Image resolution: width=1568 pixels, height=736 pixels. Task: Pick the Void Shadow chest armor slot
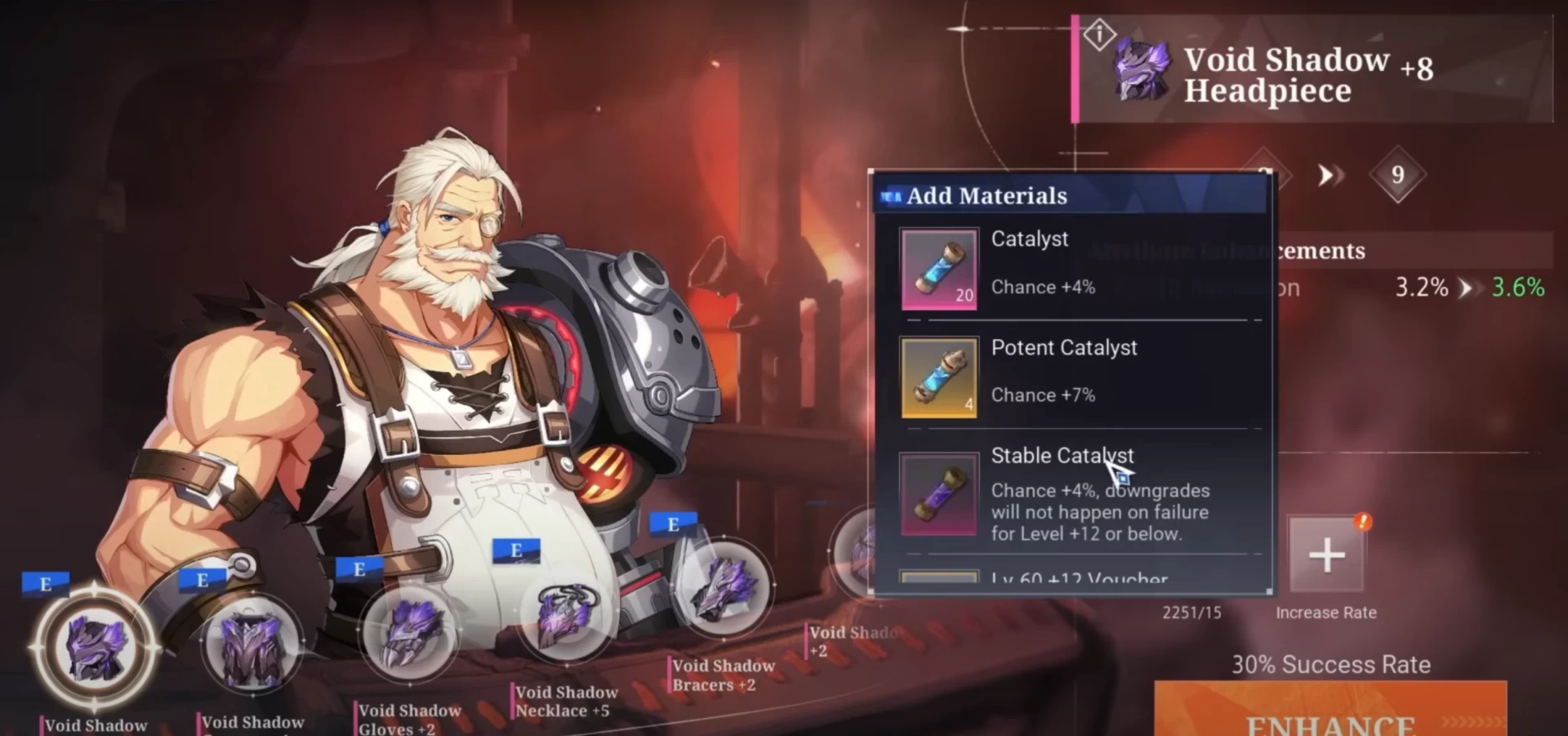click(x=252, y=646)
